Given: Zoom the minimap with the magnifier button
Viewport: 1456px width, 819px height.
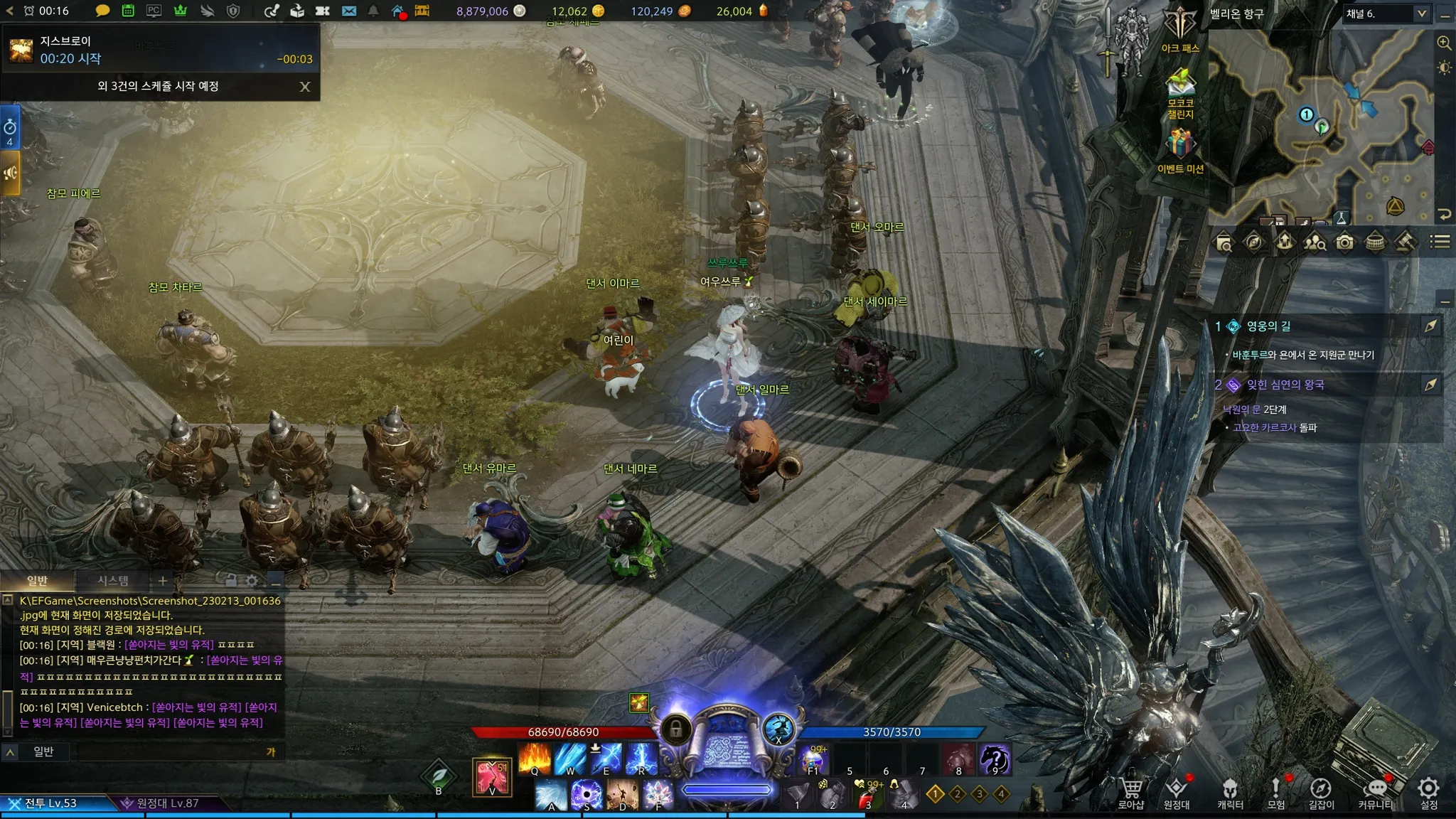Looking at the screenshot, I should click(1444, 43).
